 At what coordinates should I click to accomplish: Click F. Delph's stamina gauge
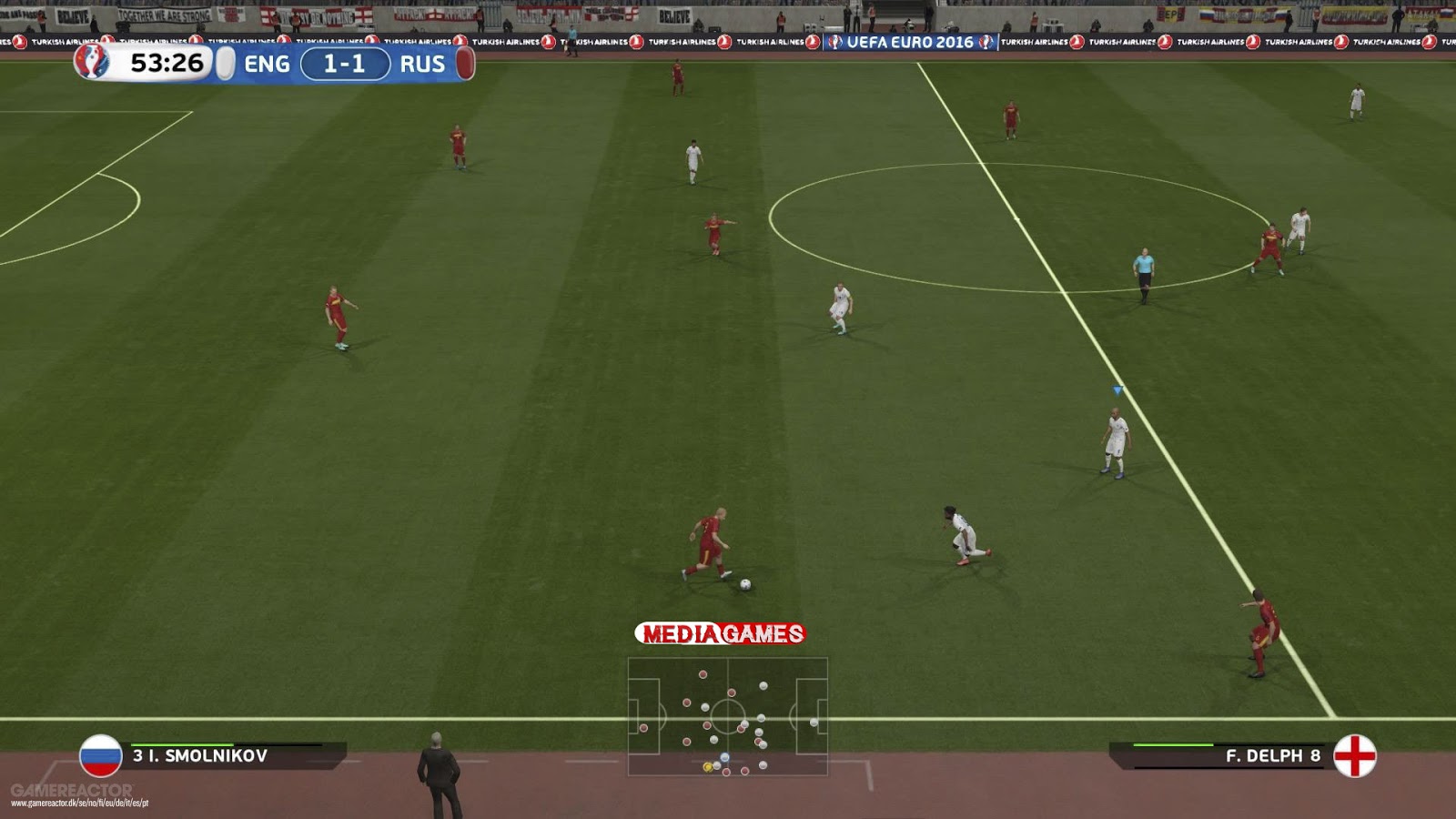[x=1174, y=744]
